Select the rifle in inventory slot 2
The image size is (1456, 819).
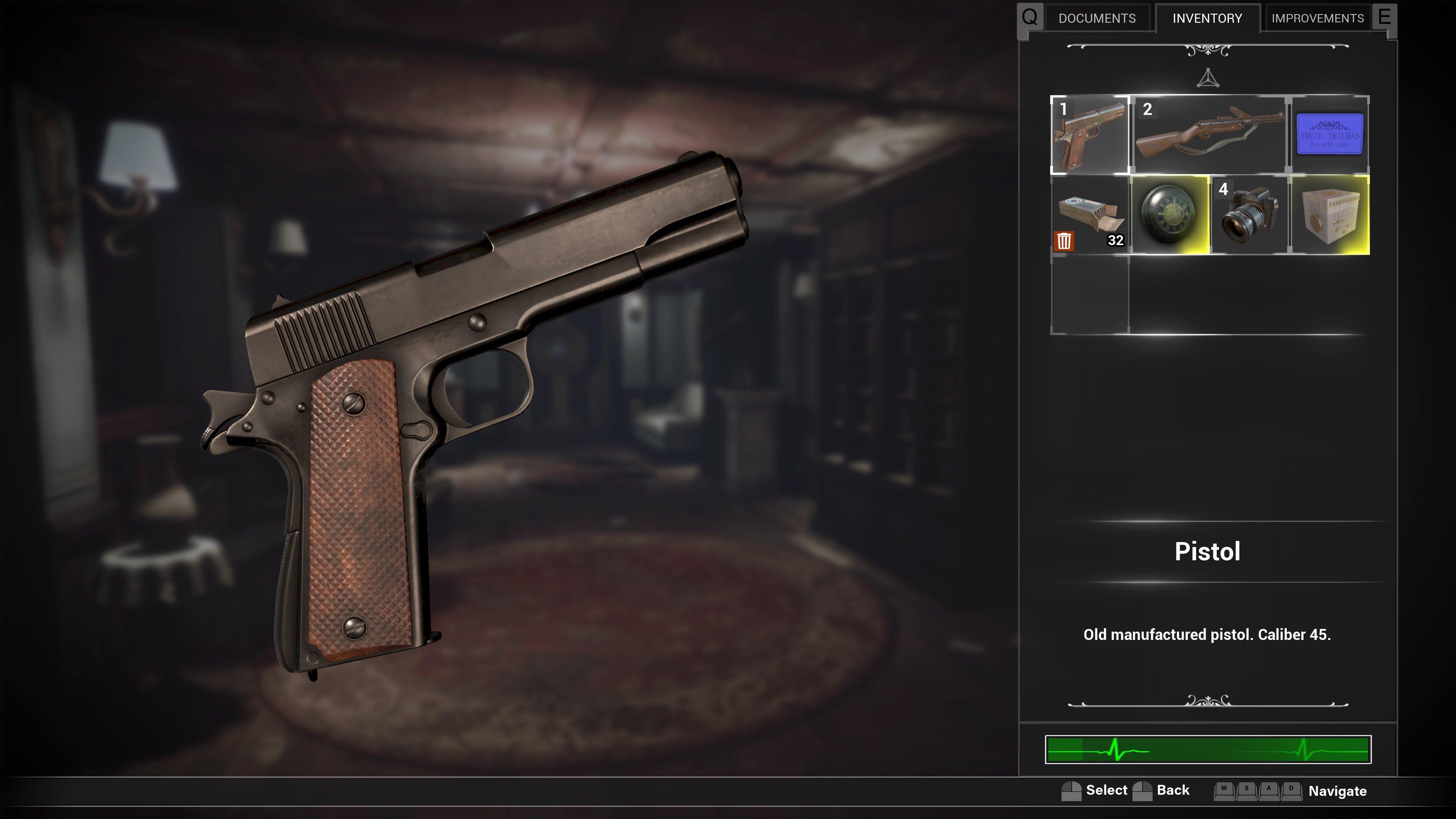pos(1209,136)
